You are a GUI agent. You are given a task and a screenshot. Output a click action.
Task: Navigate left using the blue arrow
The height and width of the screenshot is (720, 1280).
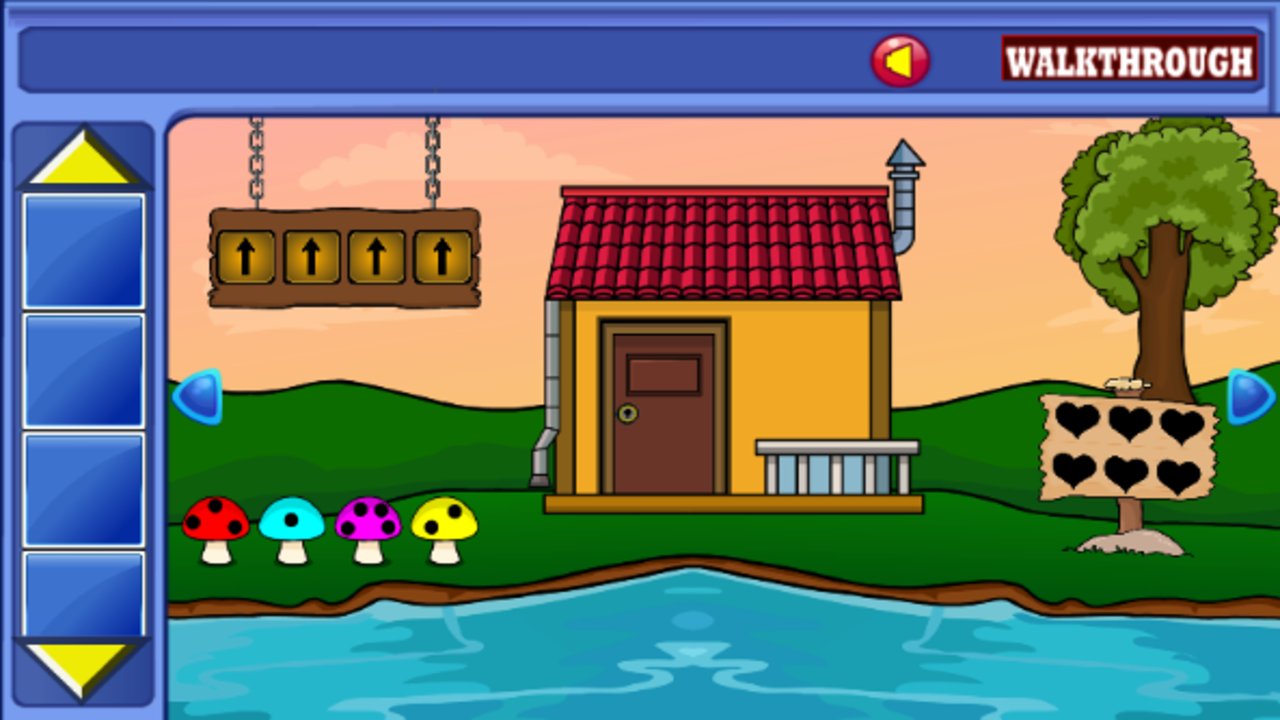point(198,394)
